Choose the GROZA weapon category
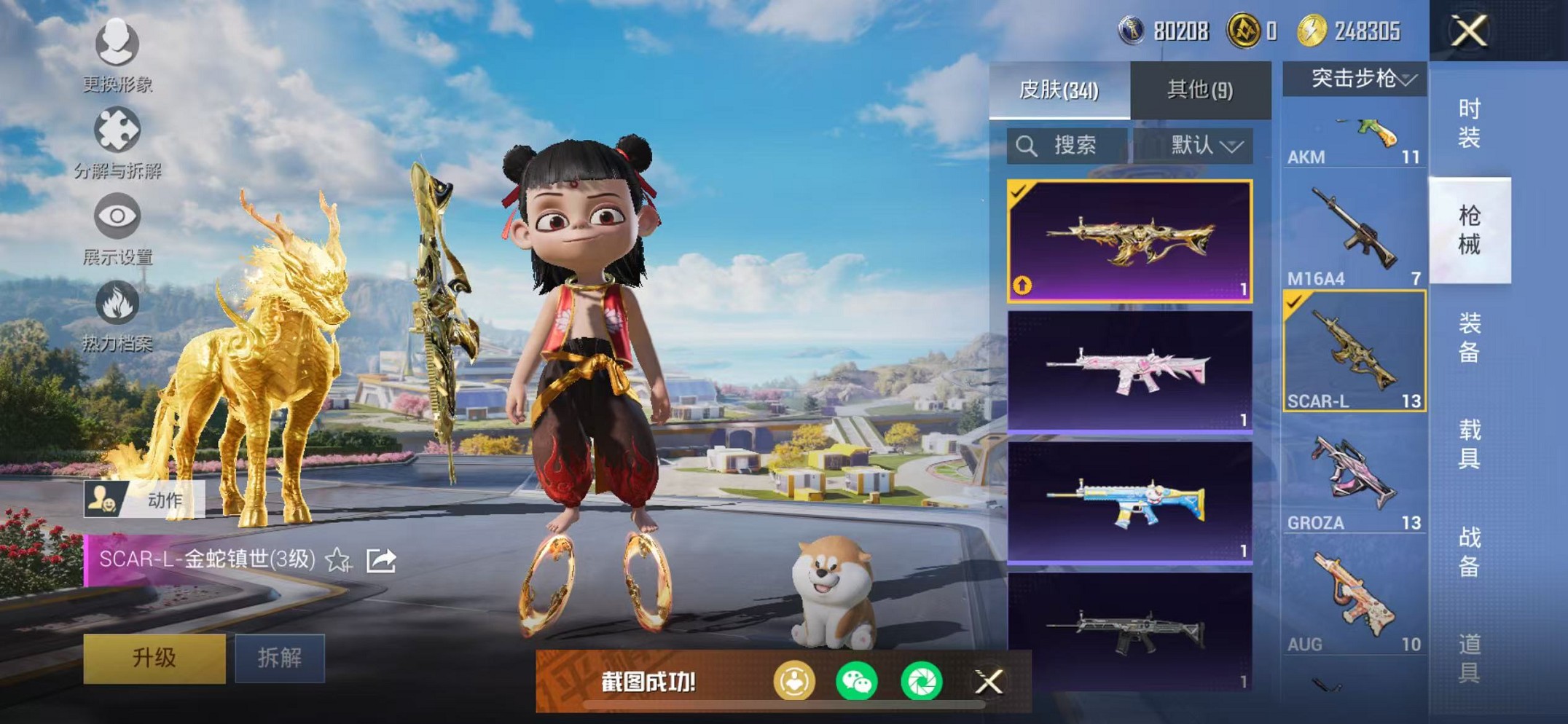Screen dimensions: 1568x724 (1354, 477)
